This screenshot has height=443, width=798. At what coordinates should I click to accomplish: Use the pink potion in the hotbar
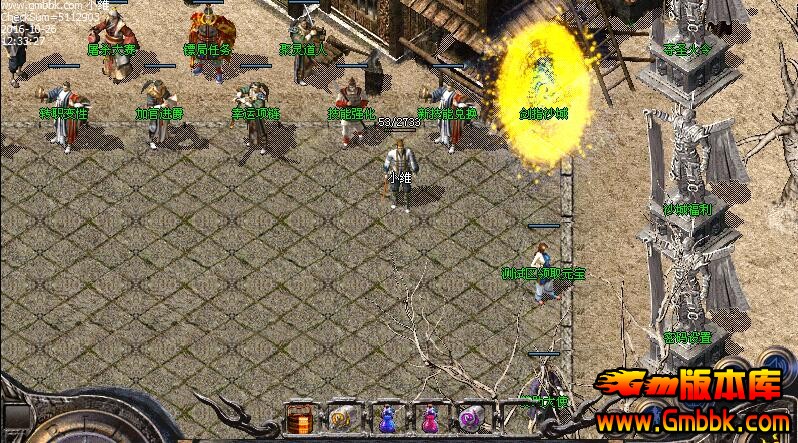coord(428,417)
